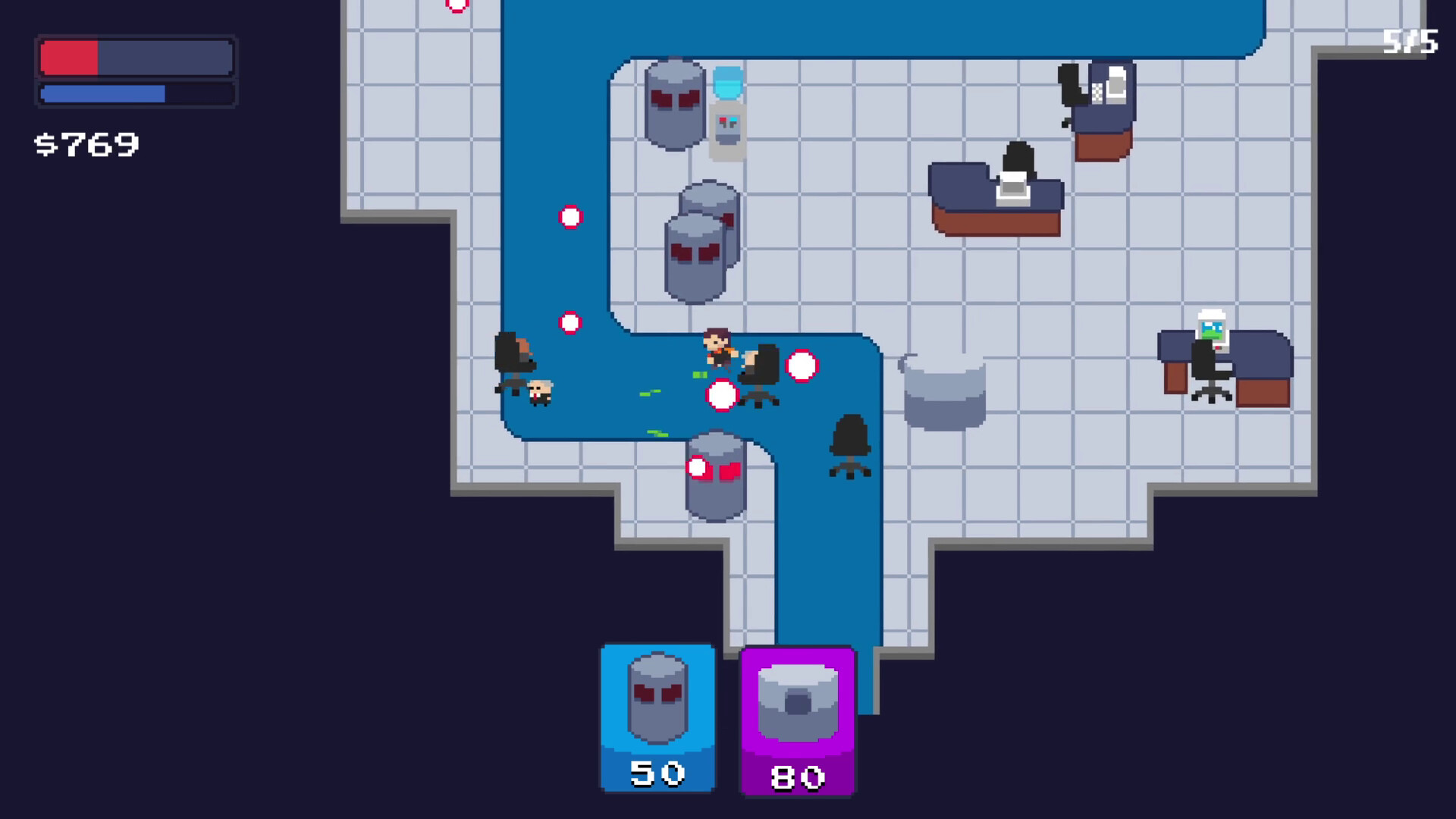This screenshot has width=1456, height=819.
Task: Select the trash can turret near the water cooler
Action: click(673, 102)
